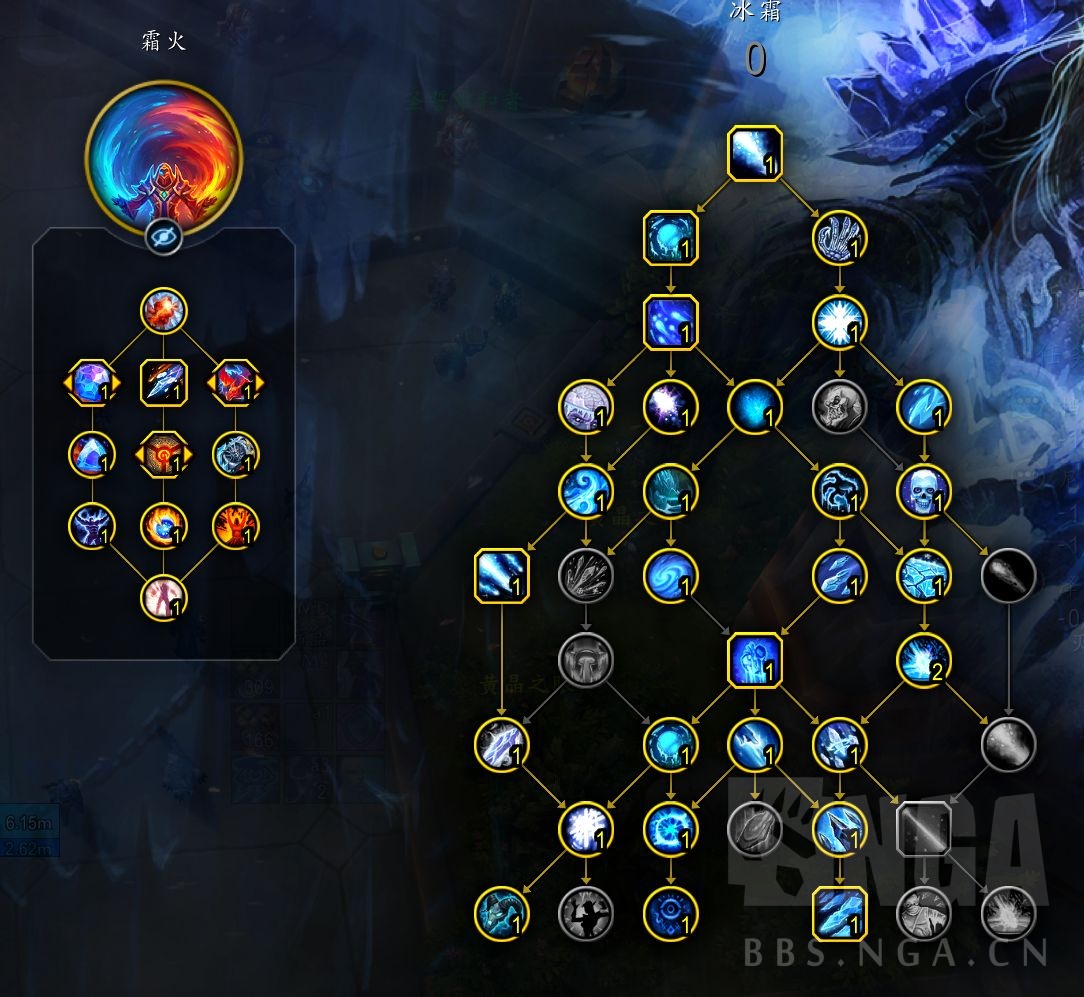Click the Frostfire hero tree portrait
The image size is (1084, 997).
pyautogui.click(x=164, y=158)
